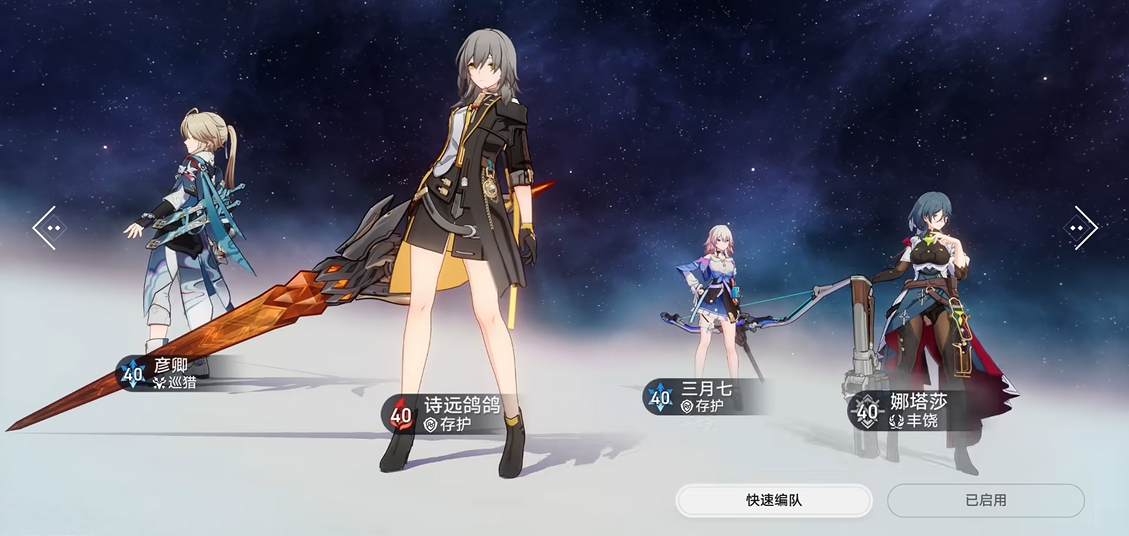
Task: Click the 快速编队 quick team button
Action: coord(774,500)
